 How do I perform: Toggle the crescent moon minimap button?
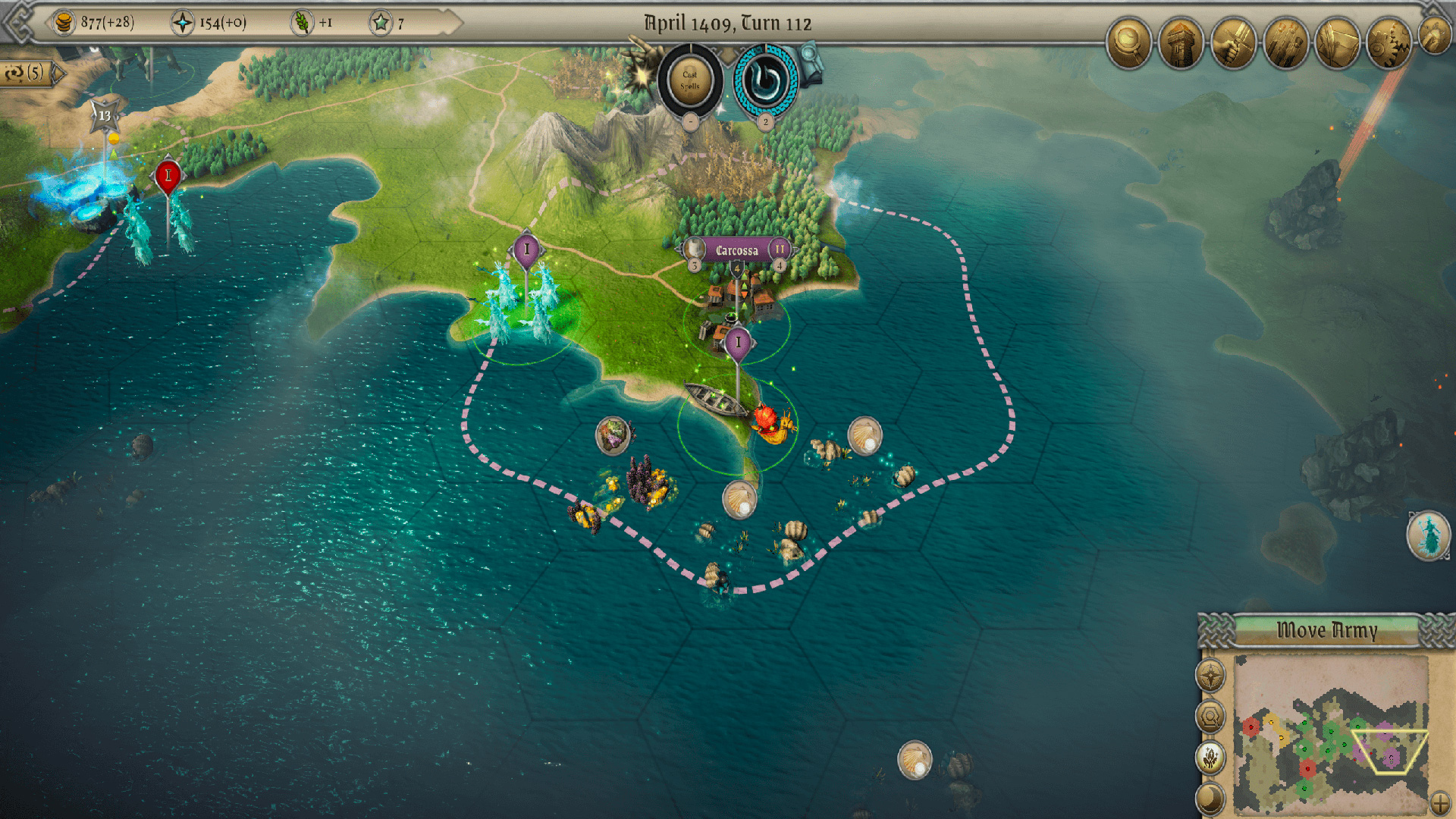1210,798
